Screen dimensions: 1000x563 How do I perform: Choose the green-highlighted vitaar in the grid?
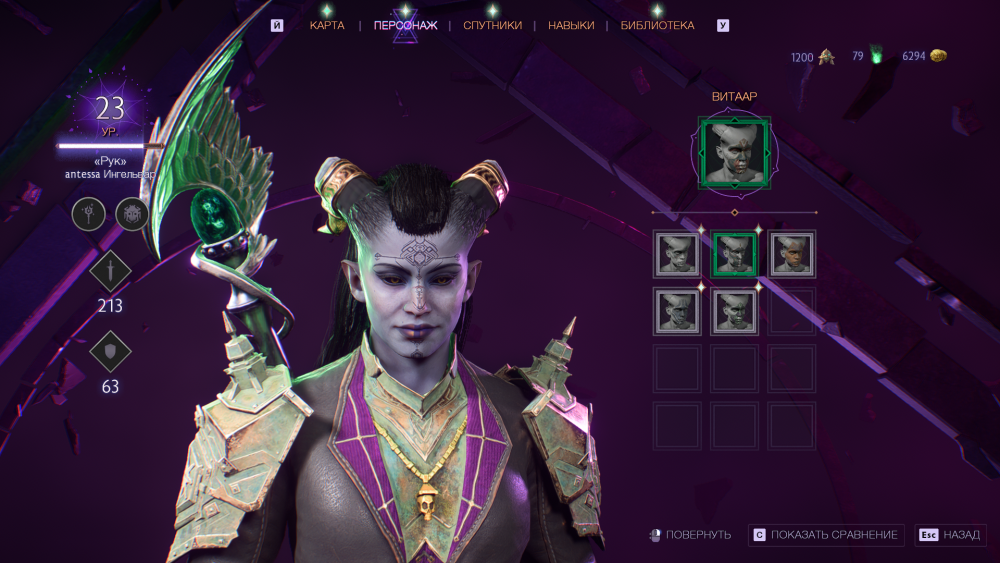(x=735, y=254)
